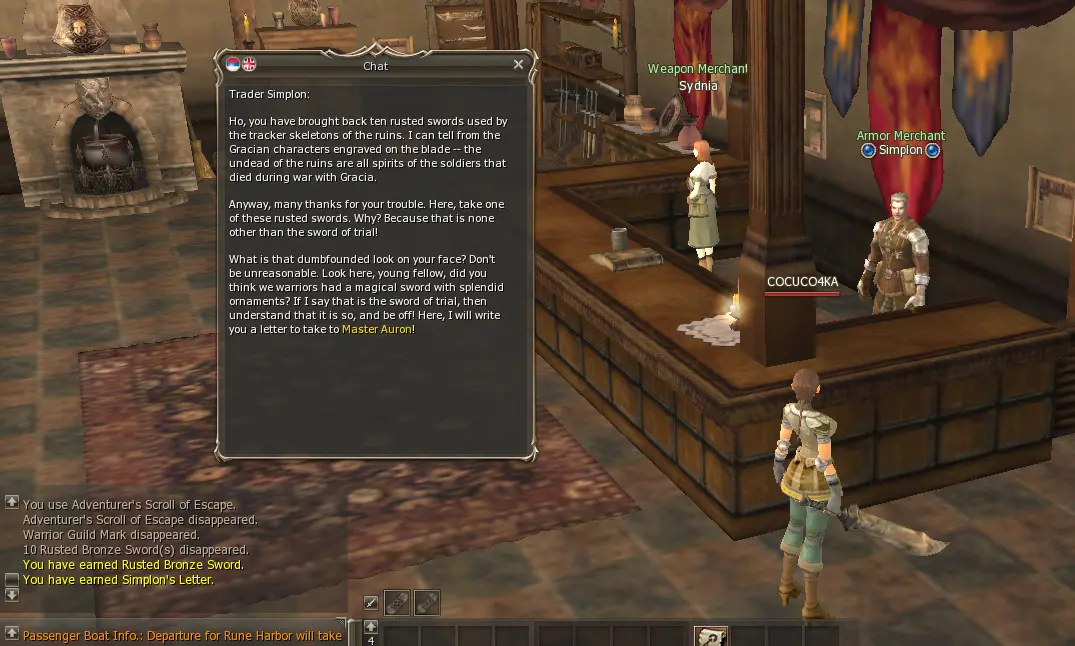Click the system log's top up arrow
1075x646 pixels.
pos(12,502)
